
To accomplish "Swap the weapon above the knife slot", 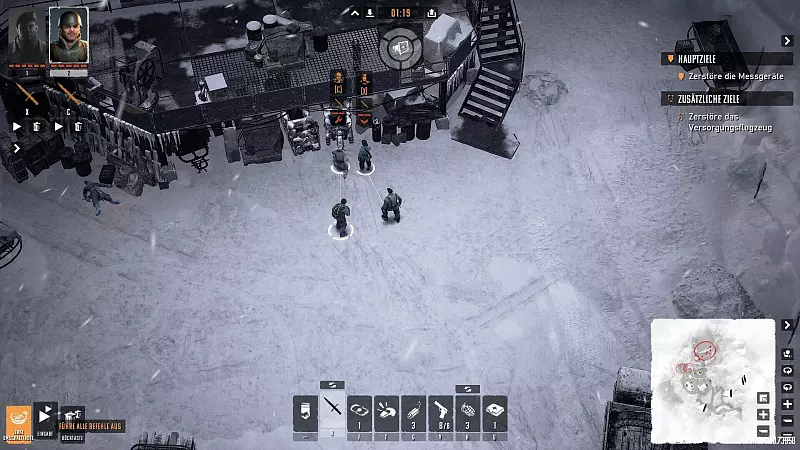I will pyautogui.click(x=332, y=385).
